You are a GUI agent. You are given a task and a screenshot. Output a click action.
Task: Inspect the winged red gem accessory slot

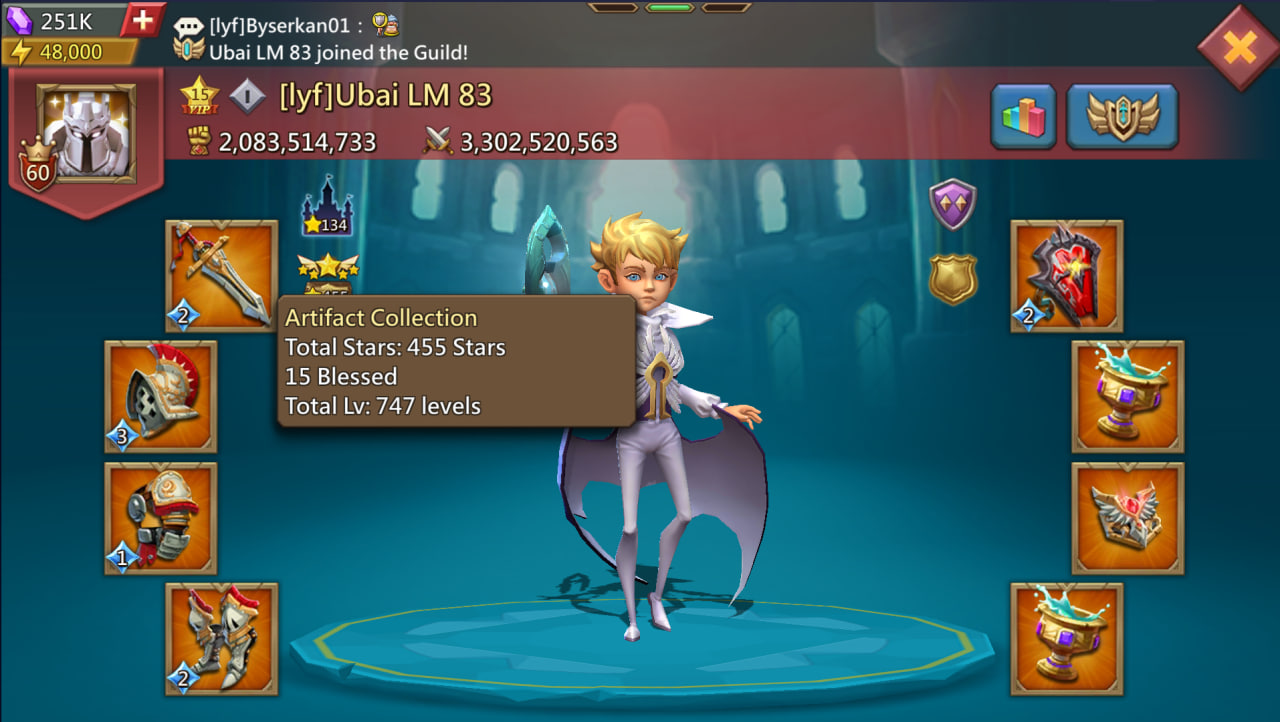coord(1128,518)
